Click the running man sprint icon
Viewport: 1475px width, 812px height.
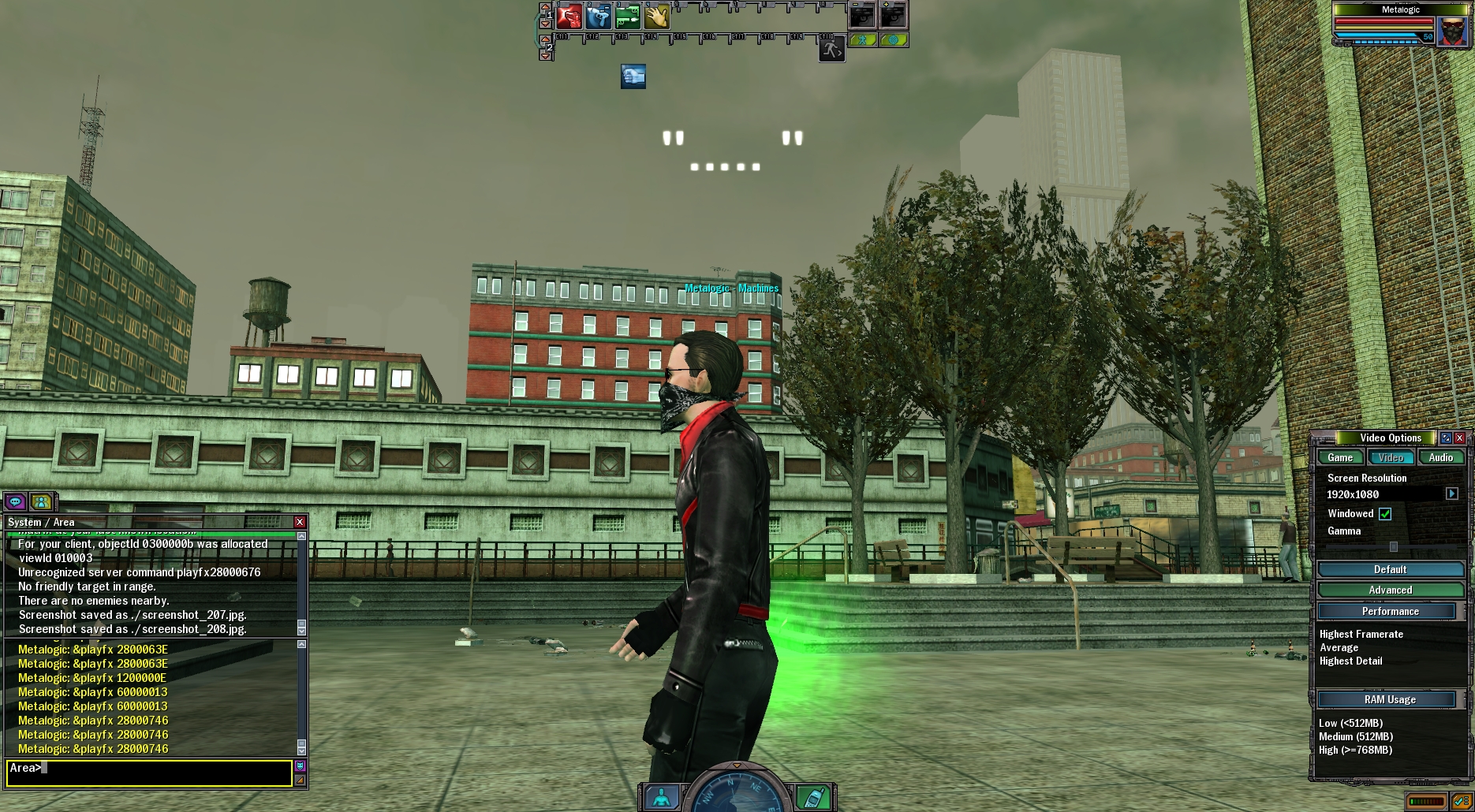(x=831, y=50)
